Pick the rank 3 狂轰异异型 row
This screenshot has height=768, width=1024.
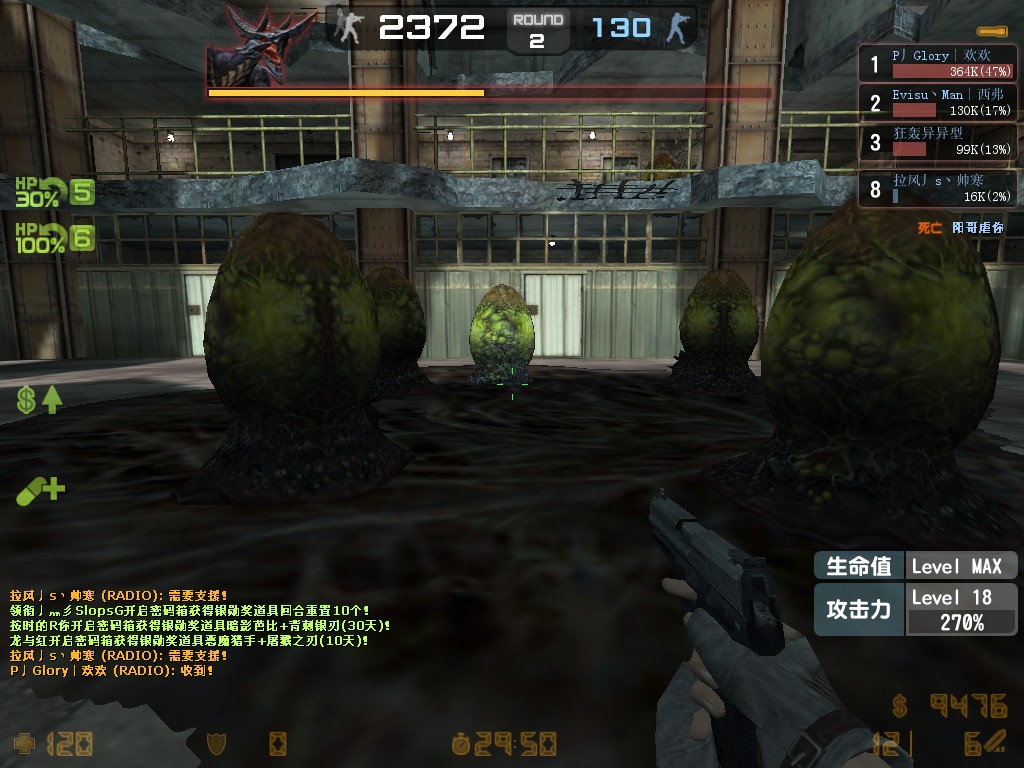(x=938, y=141)
